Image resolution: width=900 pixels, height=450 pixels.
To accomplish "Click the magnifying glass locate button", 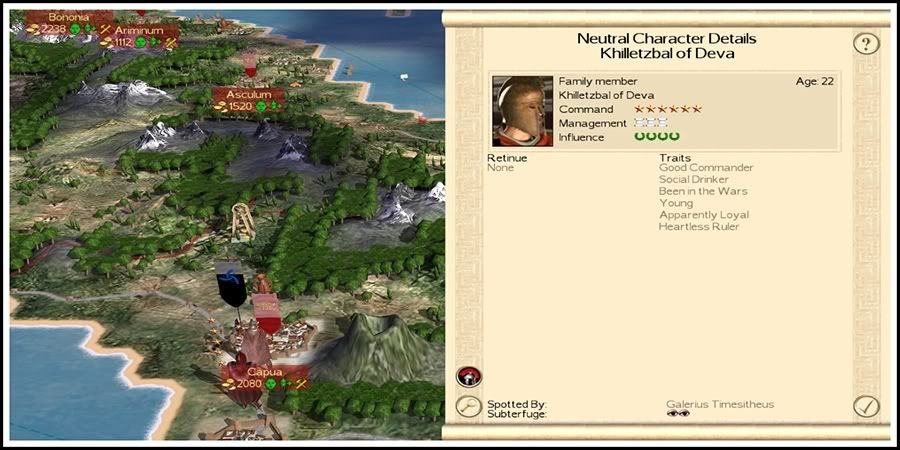I will click(467, 406).
